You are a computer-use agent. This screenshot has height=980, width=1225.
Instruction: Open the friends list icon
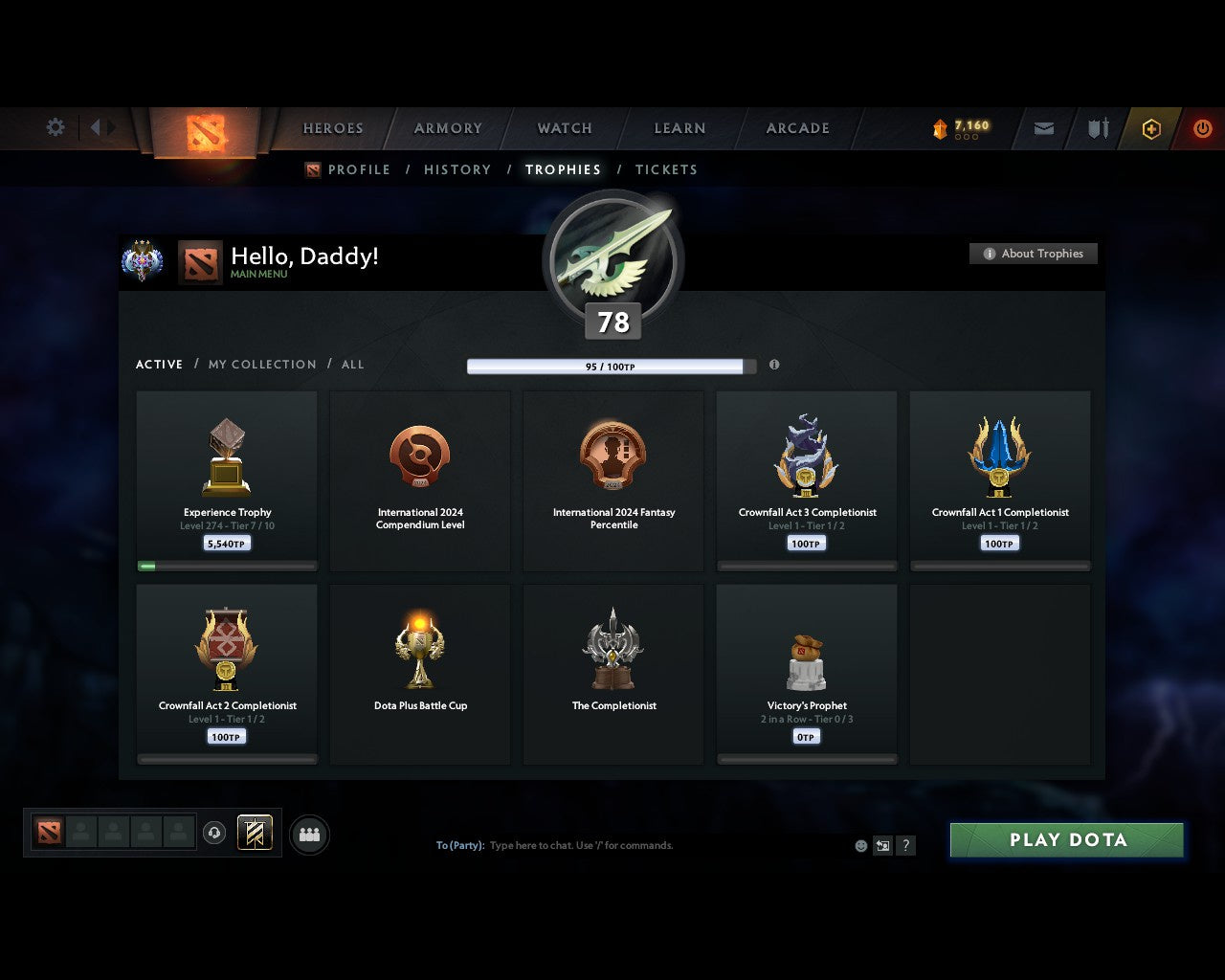[308, 834]
